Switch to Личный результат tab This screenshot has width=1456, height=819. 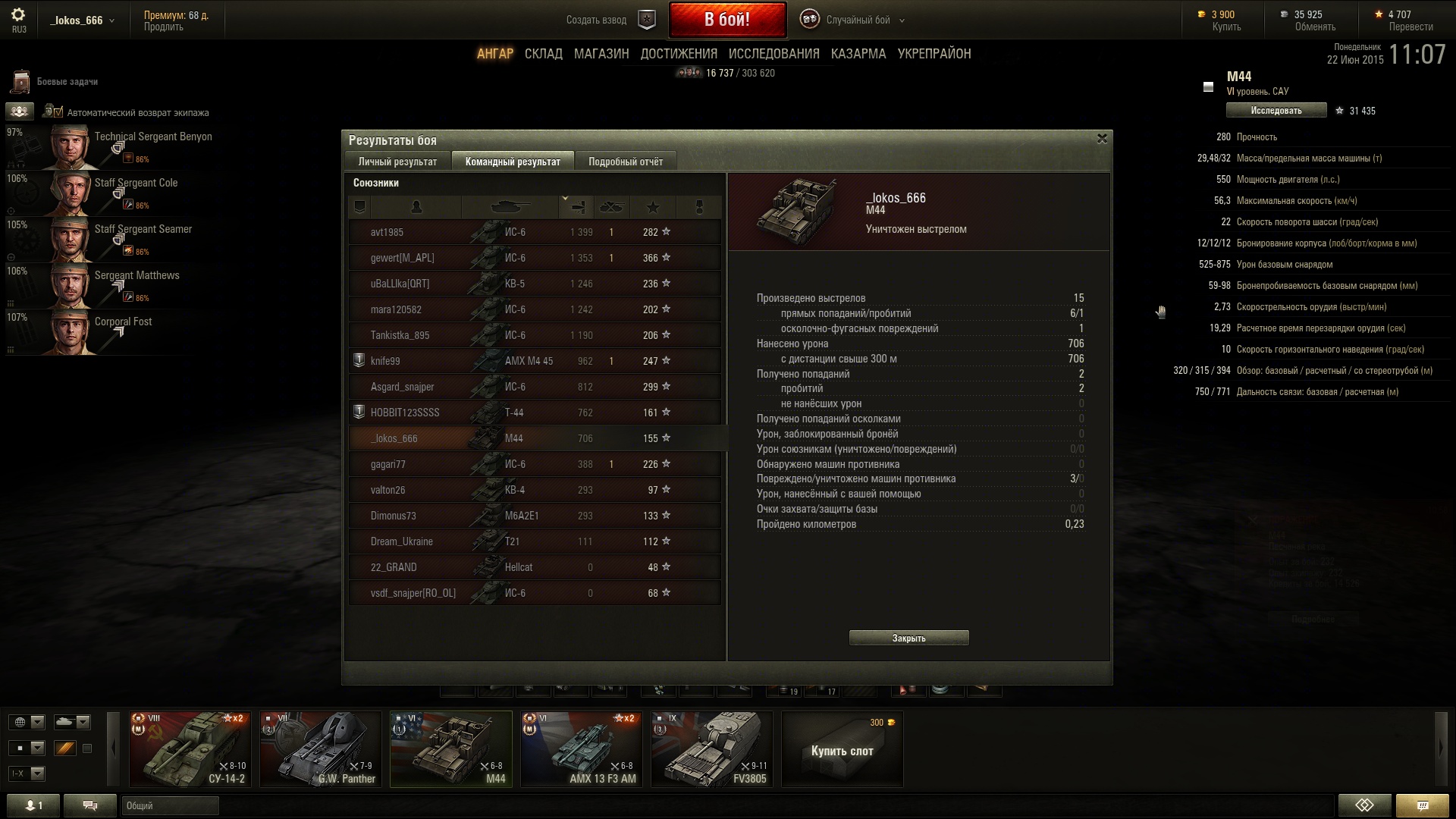(397, 162)
